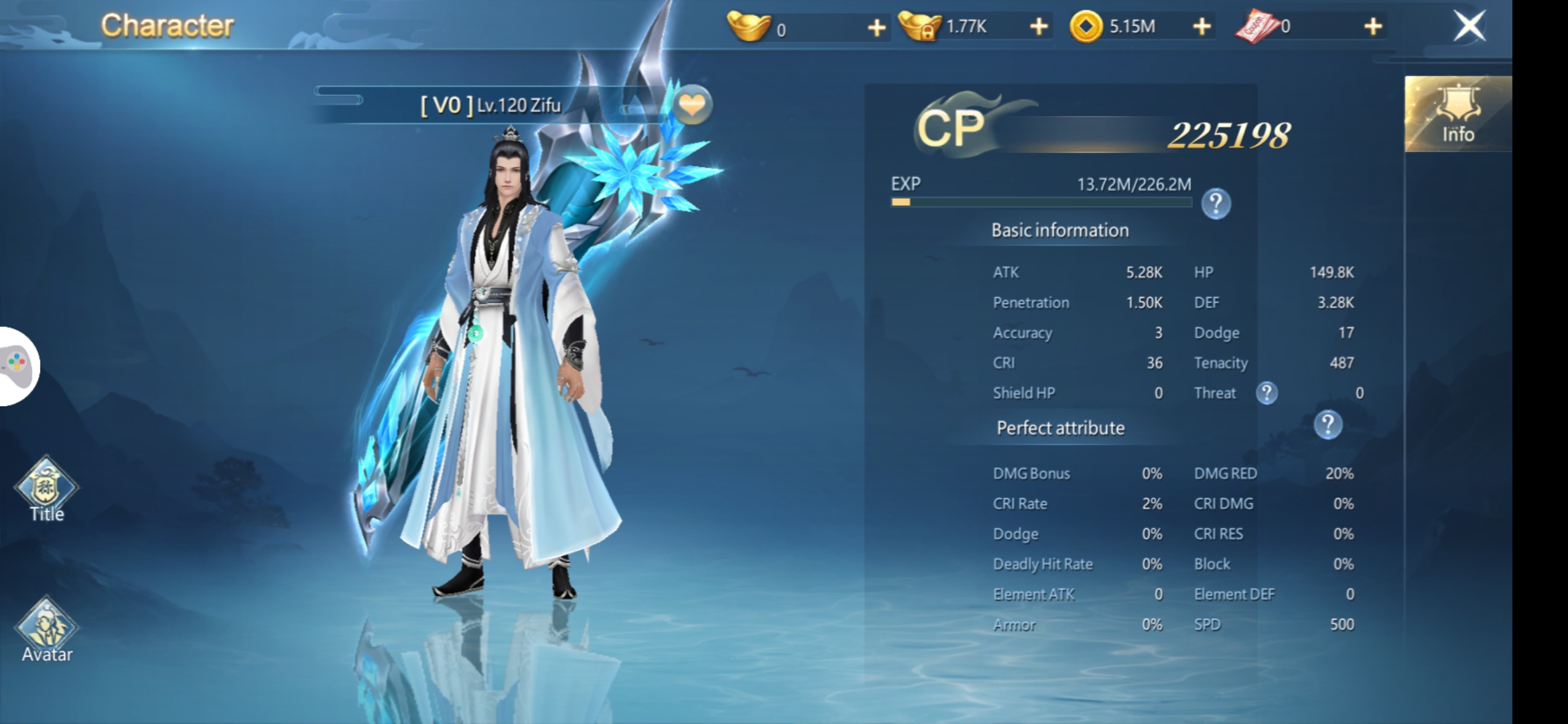This screenshot has height=724, width=1568.
Task: Open the Avatar menu
Action: point(46,630)
